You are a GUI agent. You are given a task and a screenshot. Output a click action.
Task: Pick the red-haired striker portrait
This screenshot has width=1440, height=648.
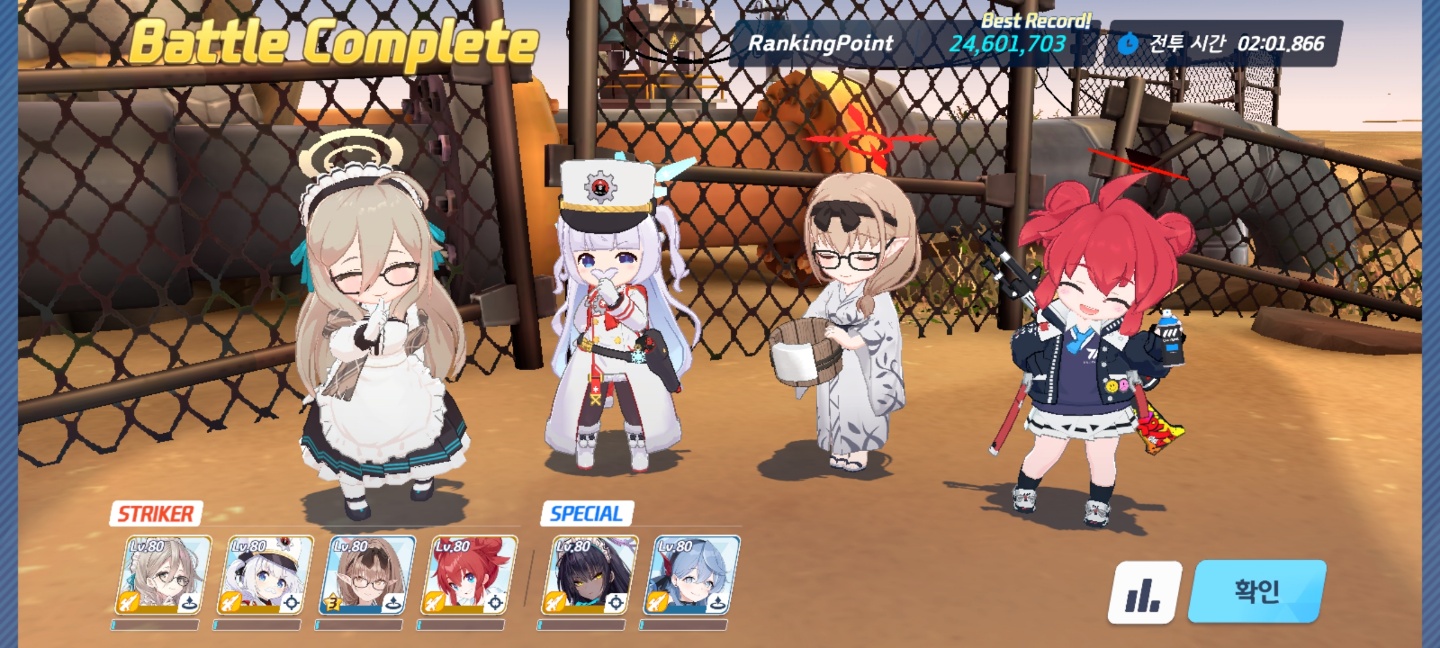(x=469, y=576)
